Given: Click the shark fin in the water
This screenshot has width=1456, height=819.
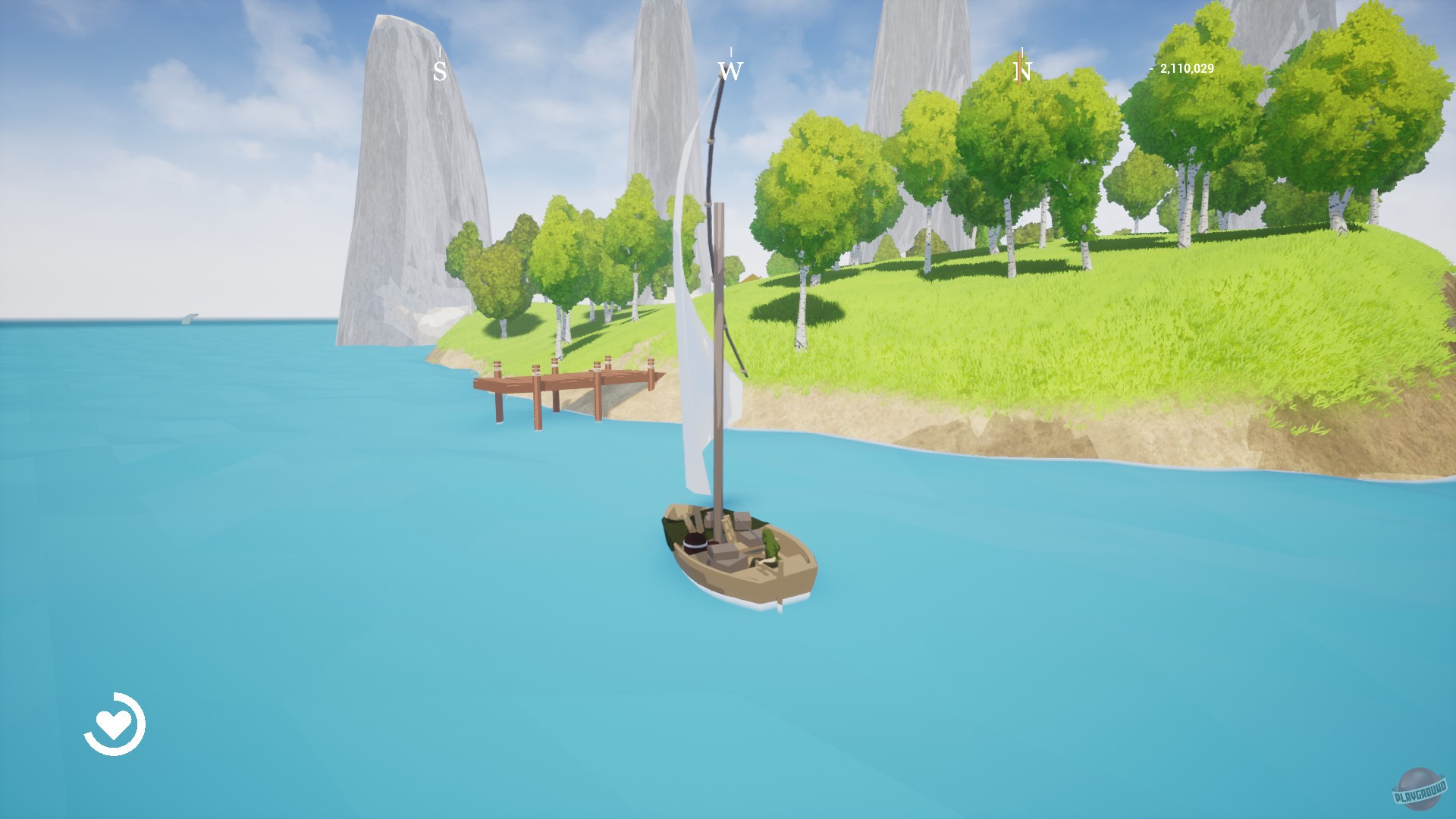Looking at the screenshot, I should [x=191, y=317].
